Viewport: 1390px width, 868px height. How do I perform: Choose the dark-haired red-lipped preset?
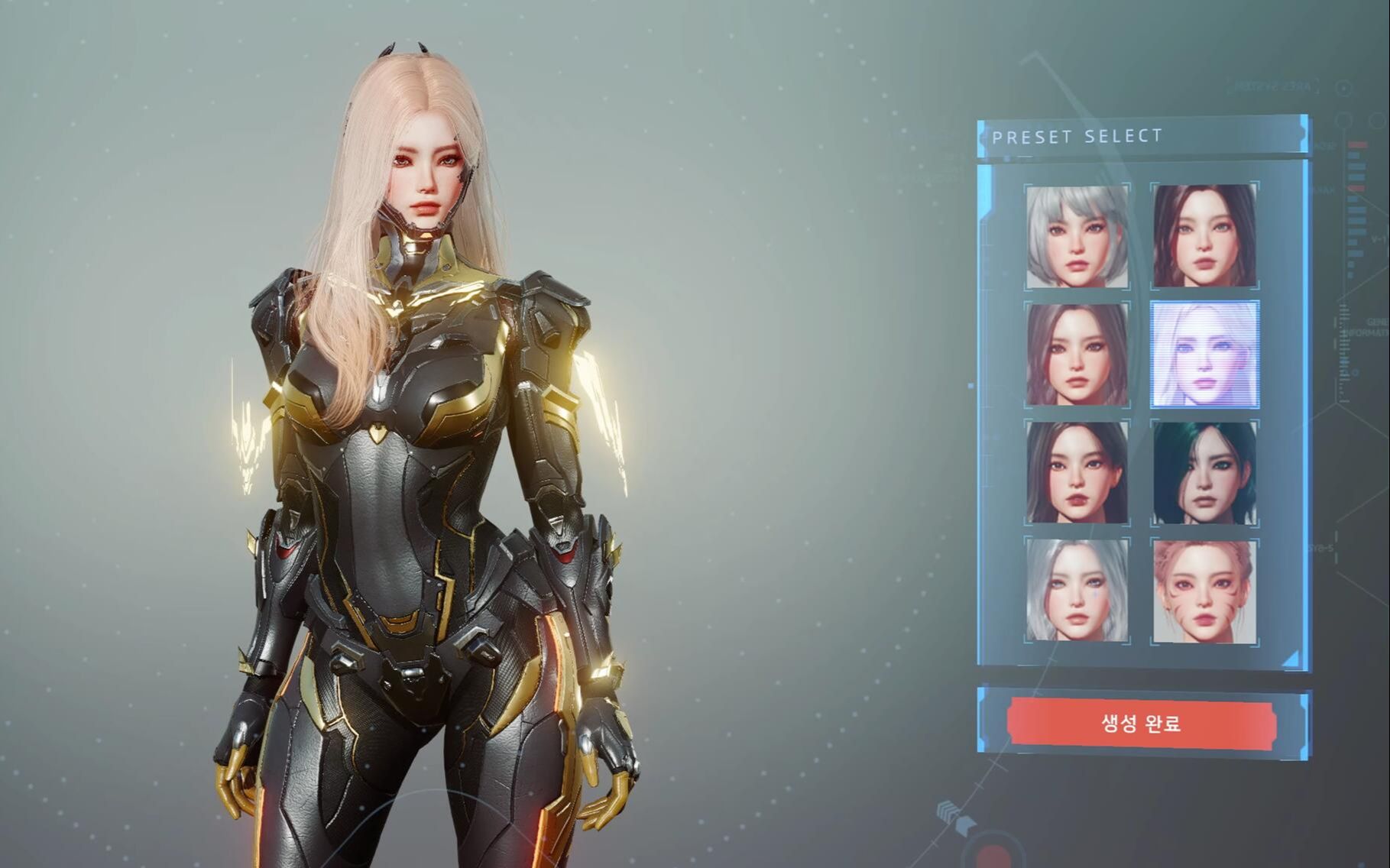(x=1077, y=472)
